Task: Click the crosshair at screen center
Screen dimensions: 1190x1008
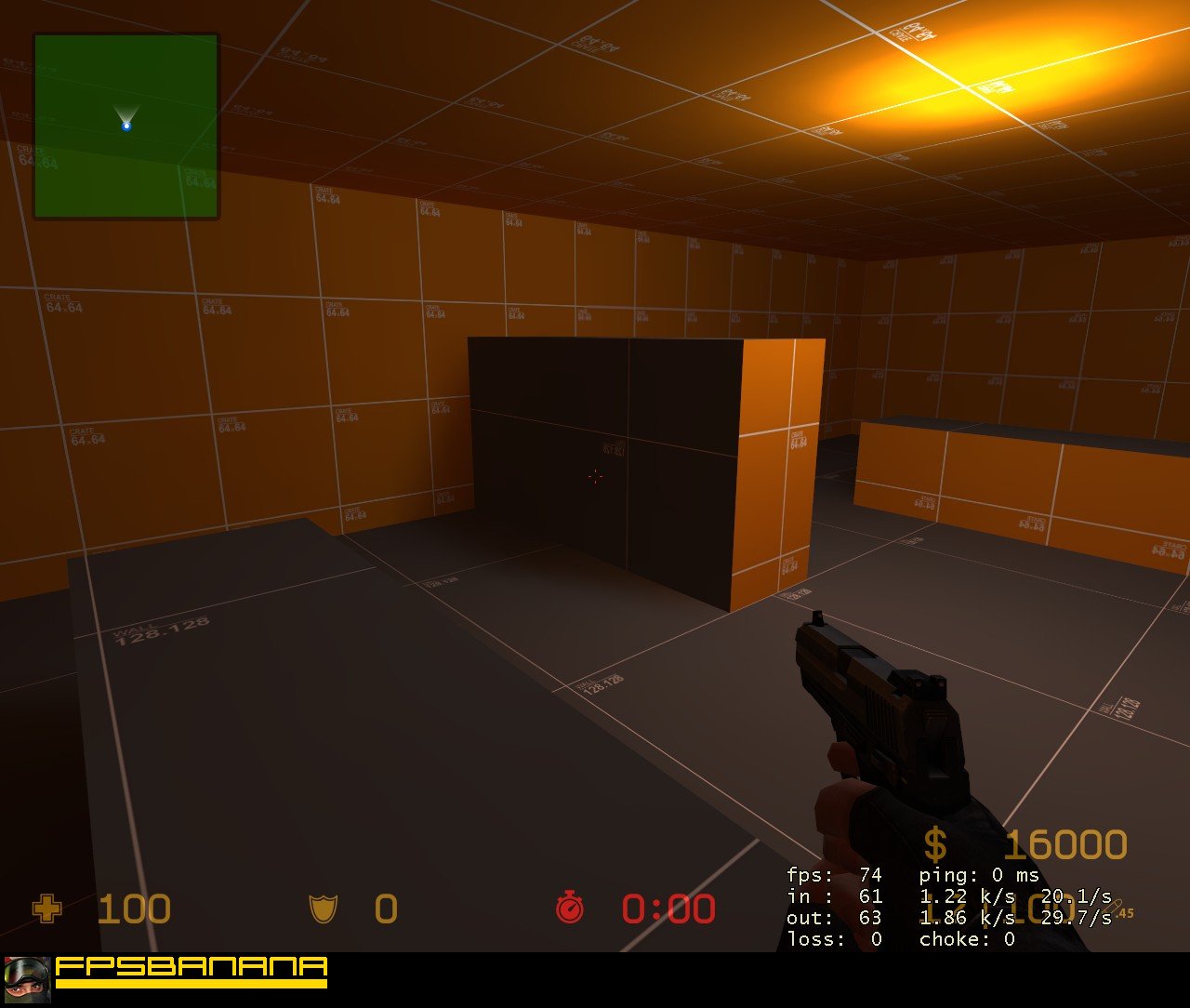Action: coord(595,476)
